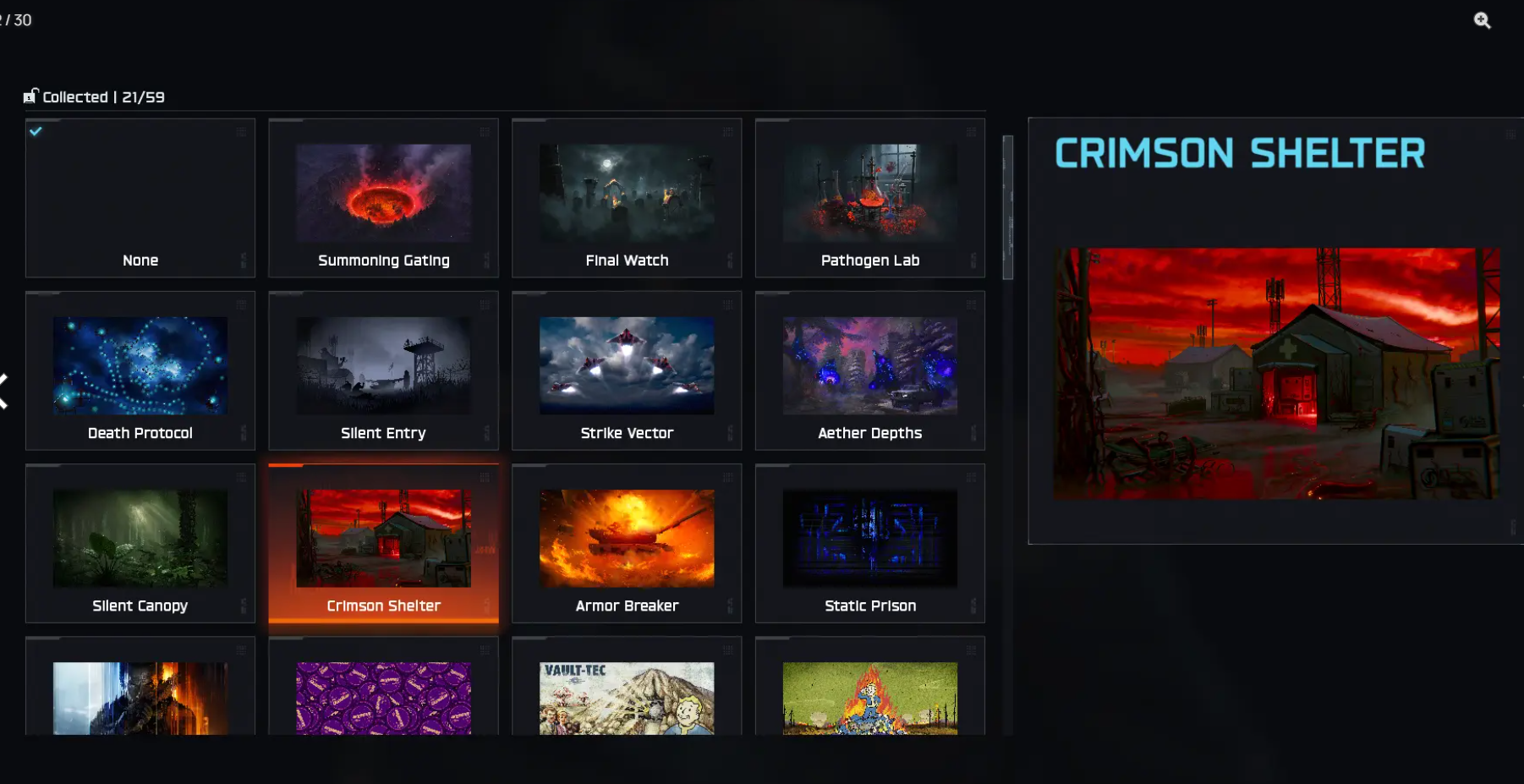Pick the Strike Vector background

click(x=627, y=371)
